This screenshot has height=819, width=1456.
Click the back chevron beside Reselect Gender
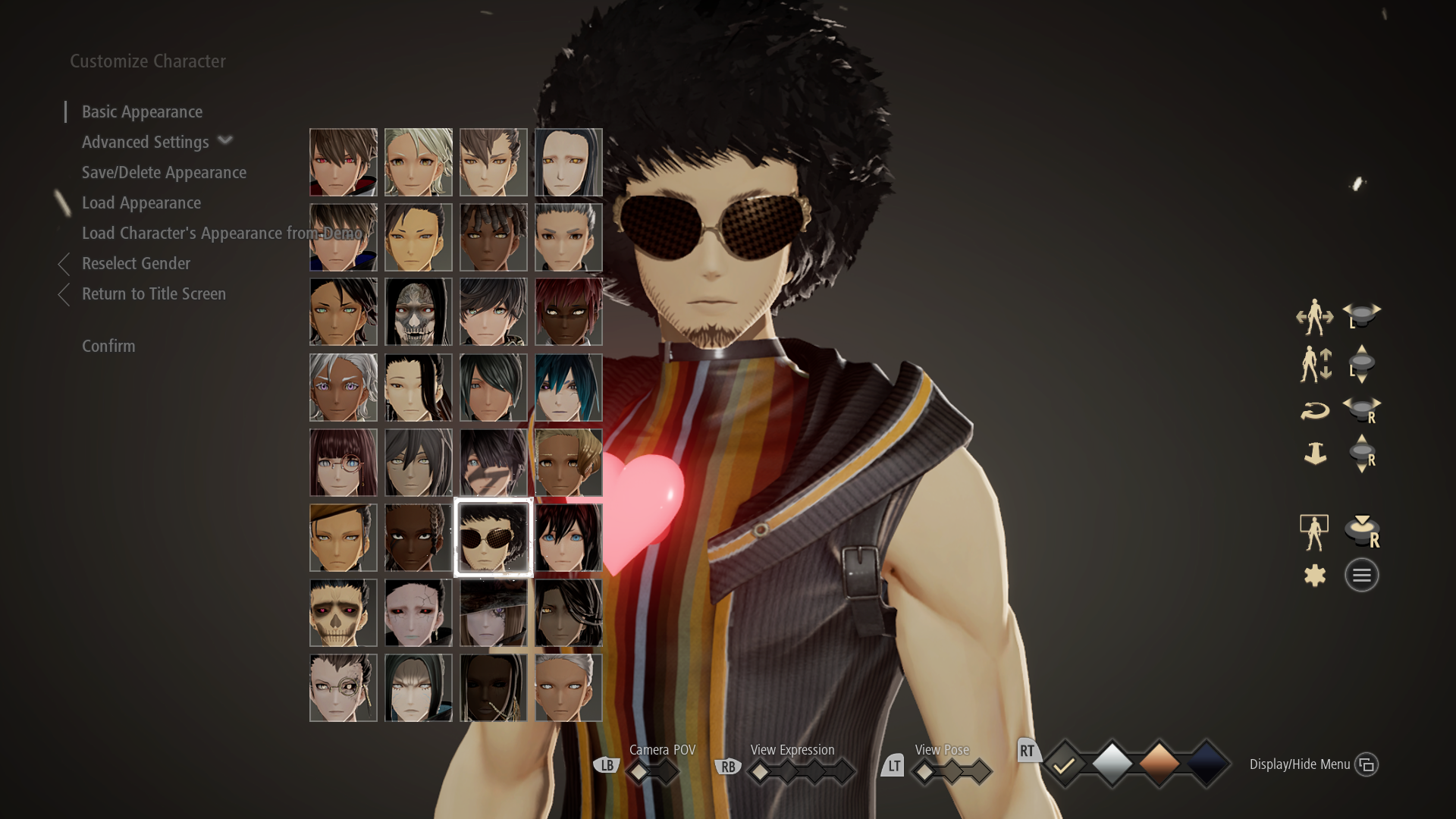click(64, 263)
